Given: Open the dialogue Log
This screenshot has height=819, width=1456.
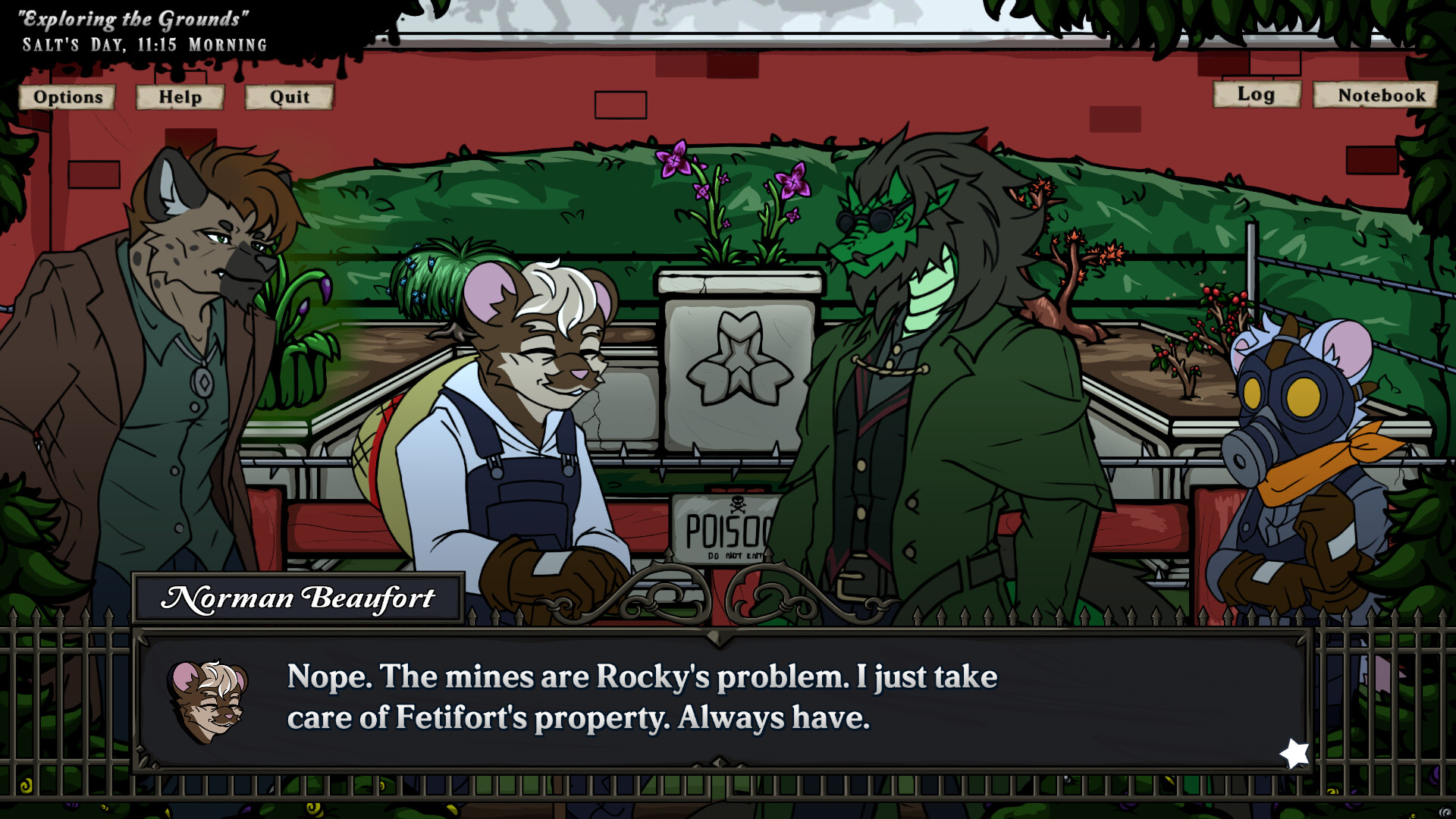Looking at the screenshot, I should pos(1256,95).
